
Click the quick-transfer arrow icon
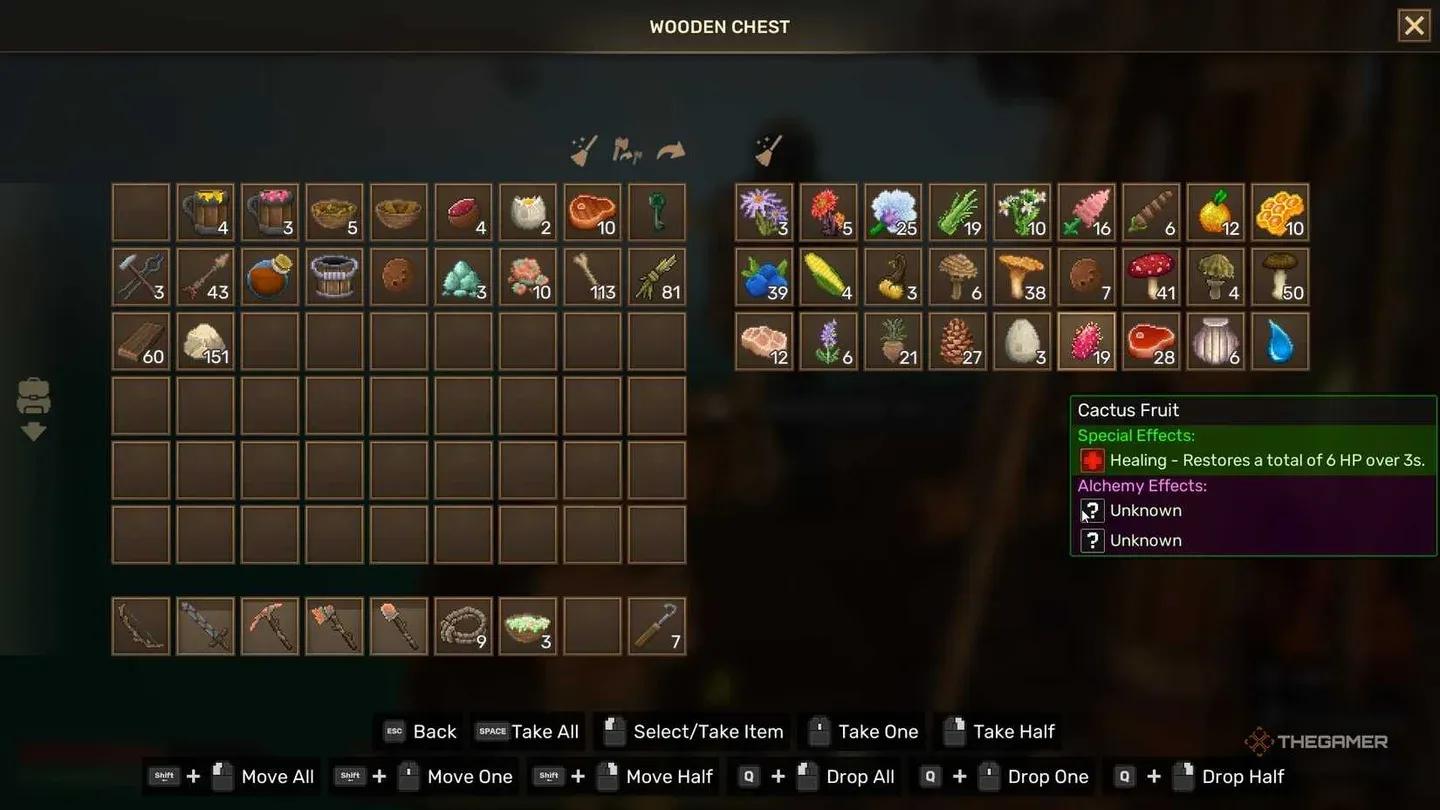pyautogui.click(x=671, y=150)
